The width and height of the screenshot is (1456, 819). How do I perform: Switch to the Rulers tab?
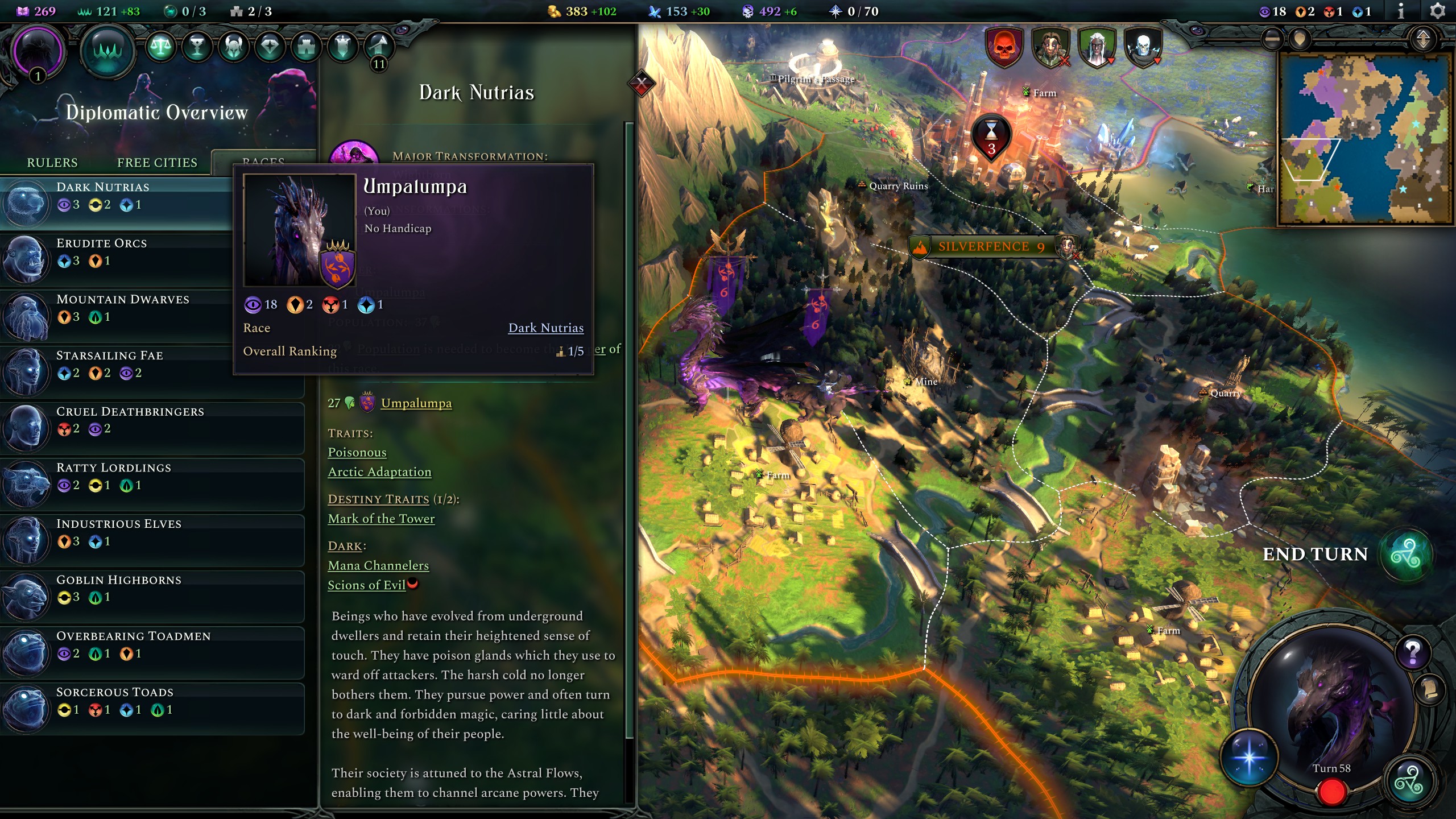click(x=52, y=163)
